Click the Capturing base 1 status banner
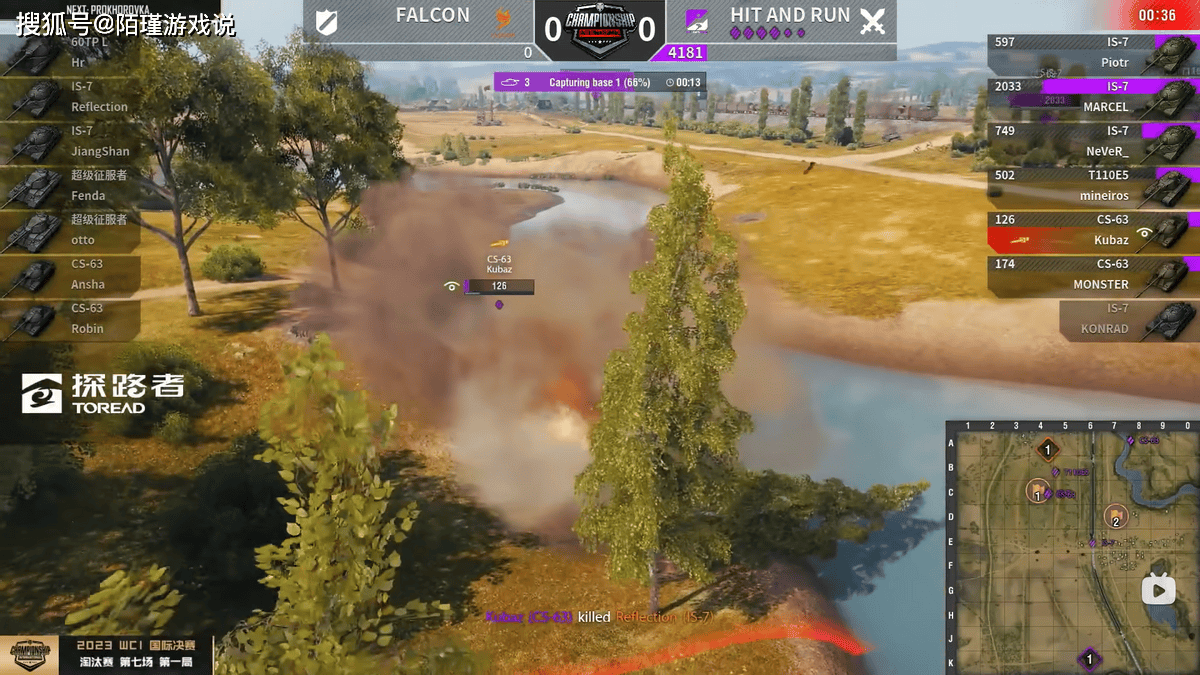Screen dimensions: 1200x675 pyautogui.click(x=600, y=82)
